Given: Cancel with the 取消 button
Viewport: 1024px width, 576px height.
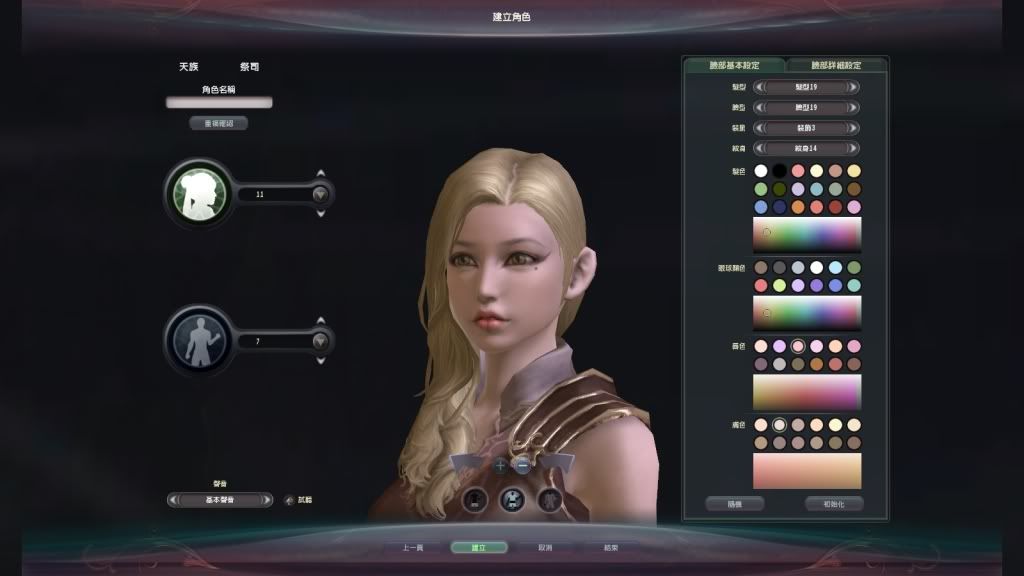Looking at the screenshot, I should point(545,548).
